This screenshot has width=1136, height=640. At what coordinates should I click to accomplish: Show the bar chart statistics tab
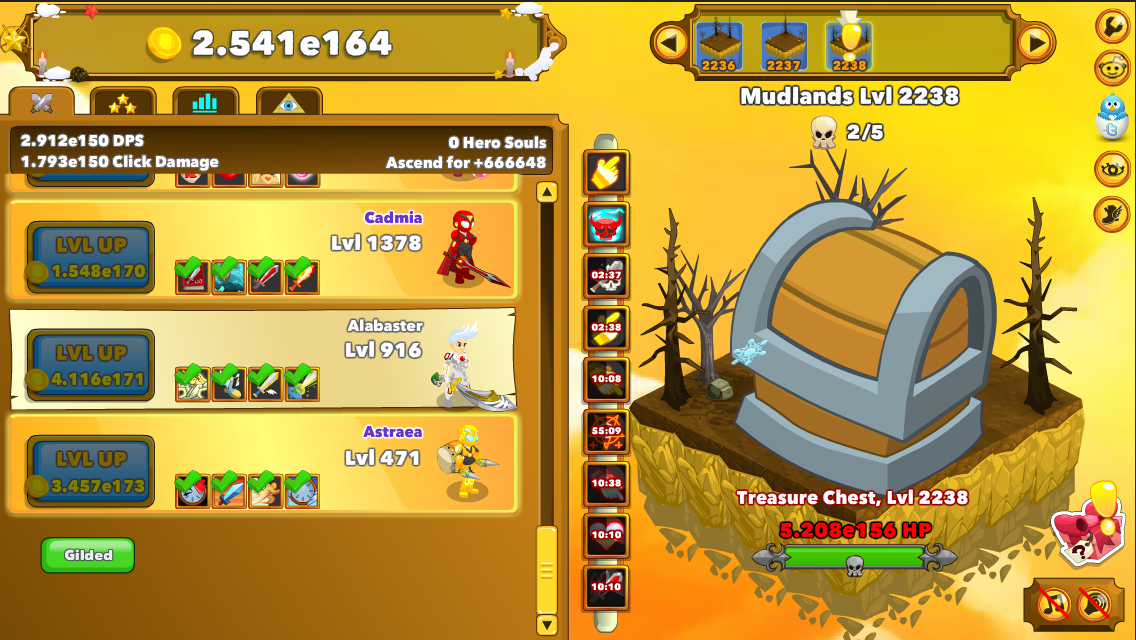pos(205,103)
